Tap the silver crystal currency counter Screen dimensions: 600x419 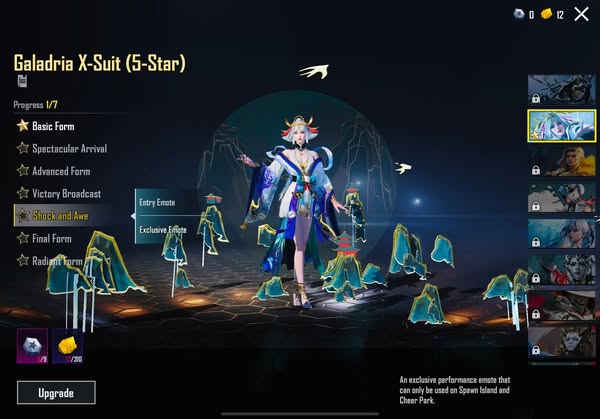524,14
